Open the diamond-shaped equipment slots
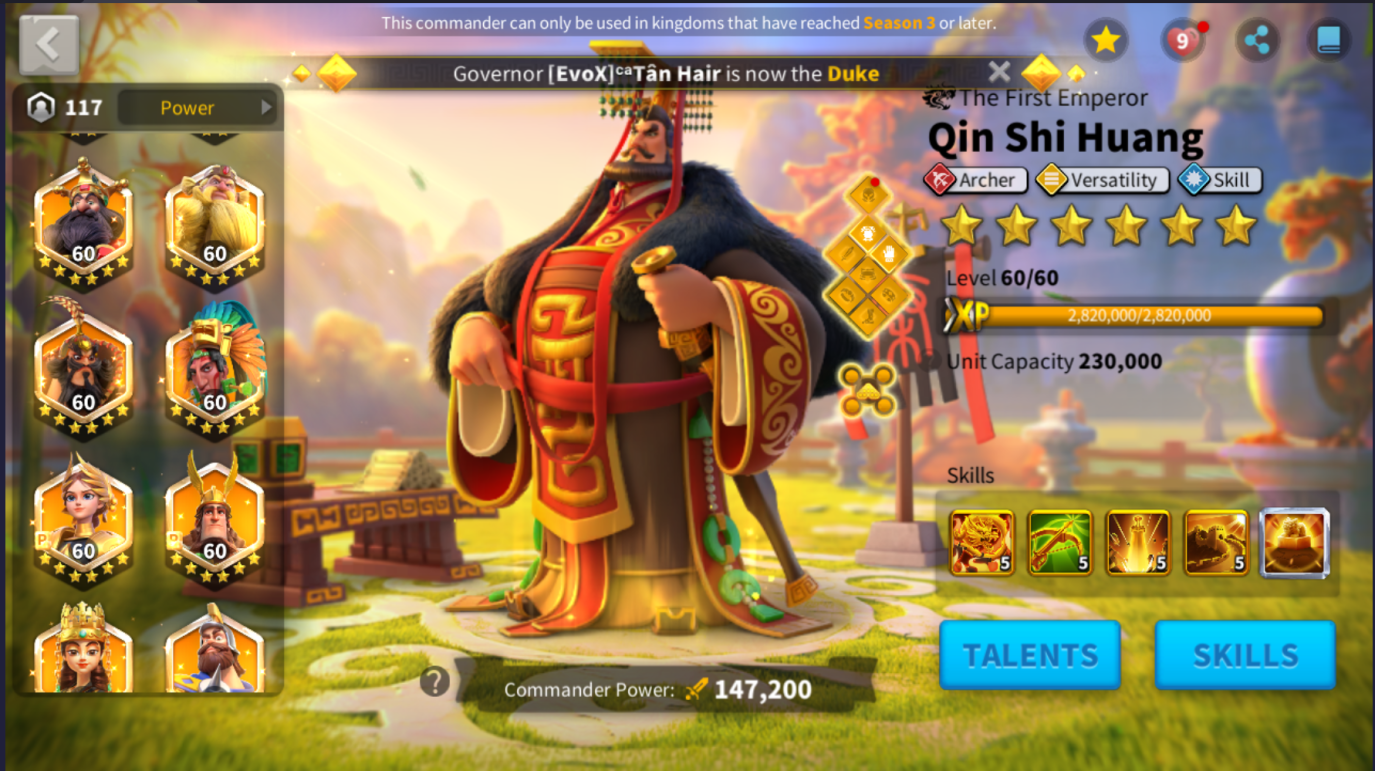This screenshot has width=1375, height=771. point(867,258)
